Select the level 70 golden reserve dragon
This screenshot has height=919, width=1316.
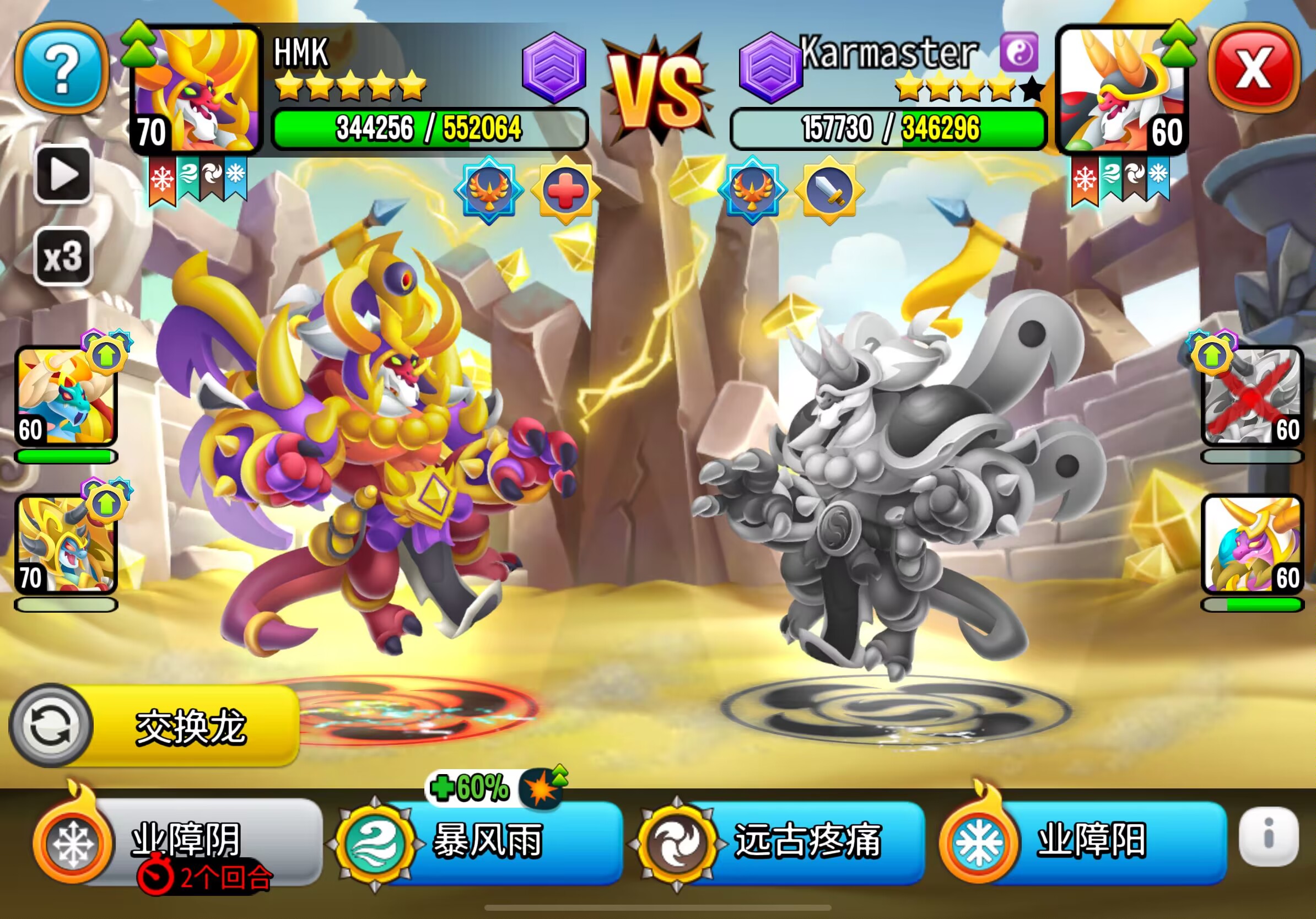pyautogui.click(x=66, y=544)
